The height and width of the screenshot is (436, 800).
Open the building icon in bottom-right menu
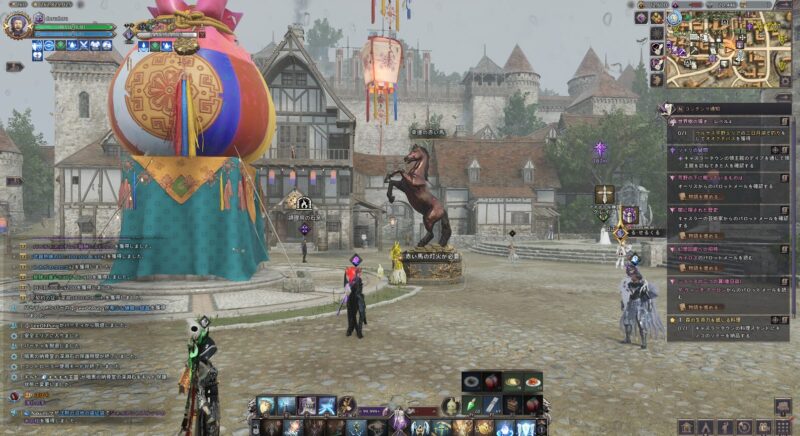coord(686,427)
